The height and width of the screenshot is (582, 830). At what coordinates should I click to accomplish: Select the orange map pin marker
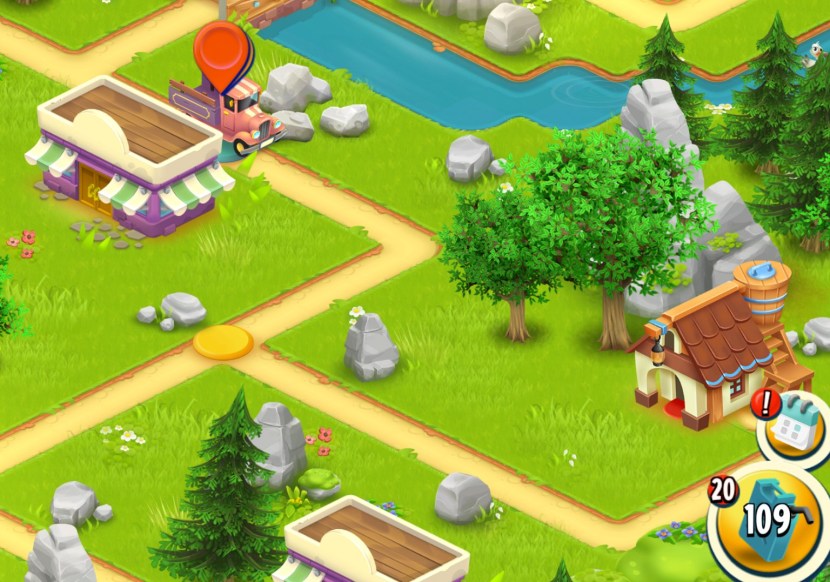(x=221, y=51)
